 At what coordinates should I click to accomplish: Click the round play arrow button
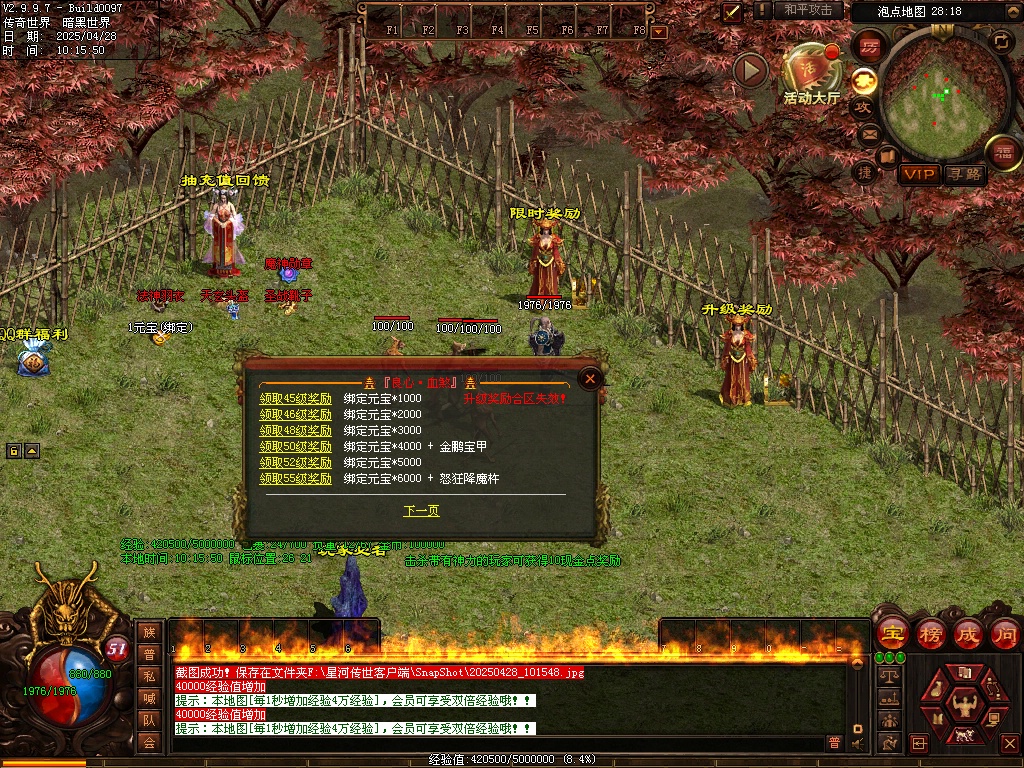point(750,70)
